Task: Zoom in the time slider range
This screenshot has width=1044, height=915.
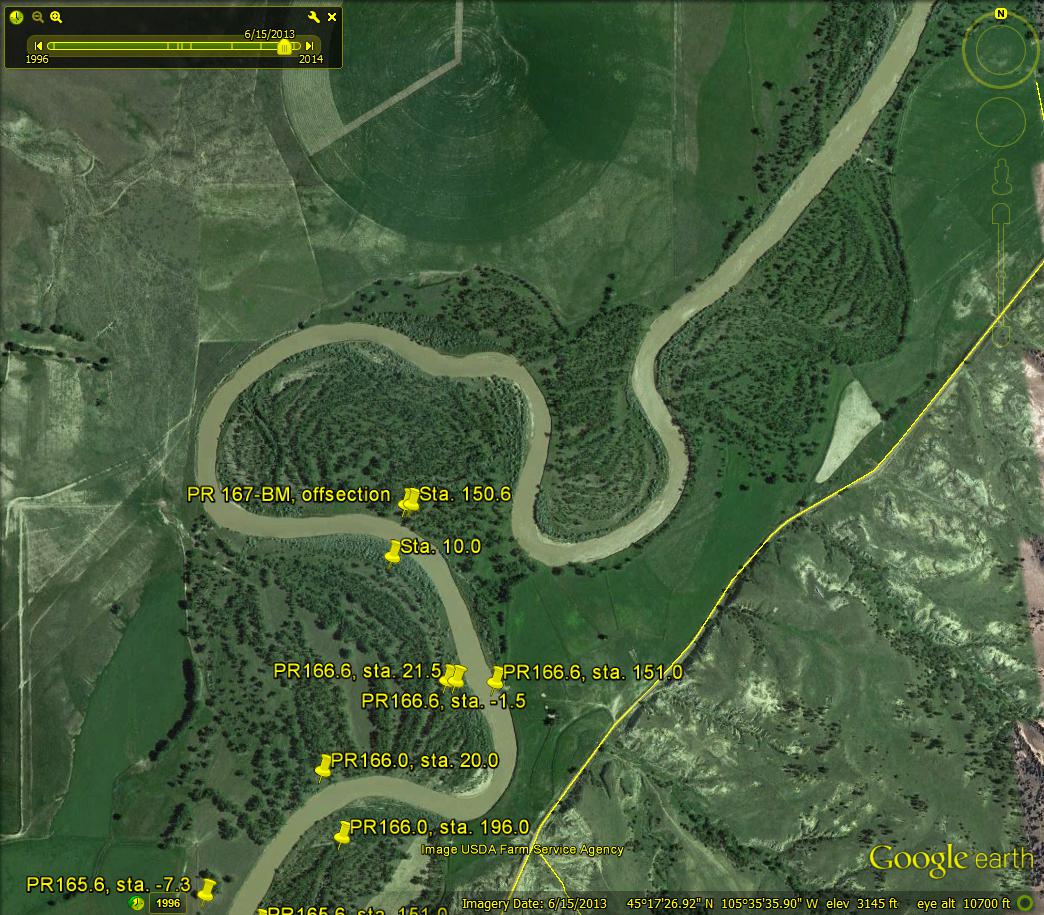Action: tap(56, 17)
